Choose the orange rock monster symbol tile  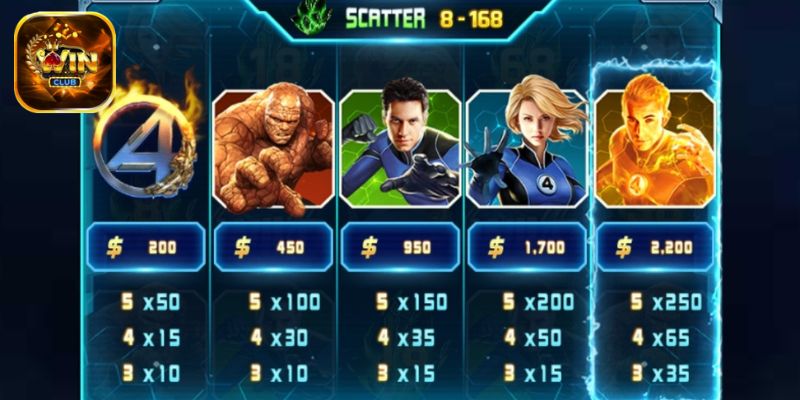[272, 148]
